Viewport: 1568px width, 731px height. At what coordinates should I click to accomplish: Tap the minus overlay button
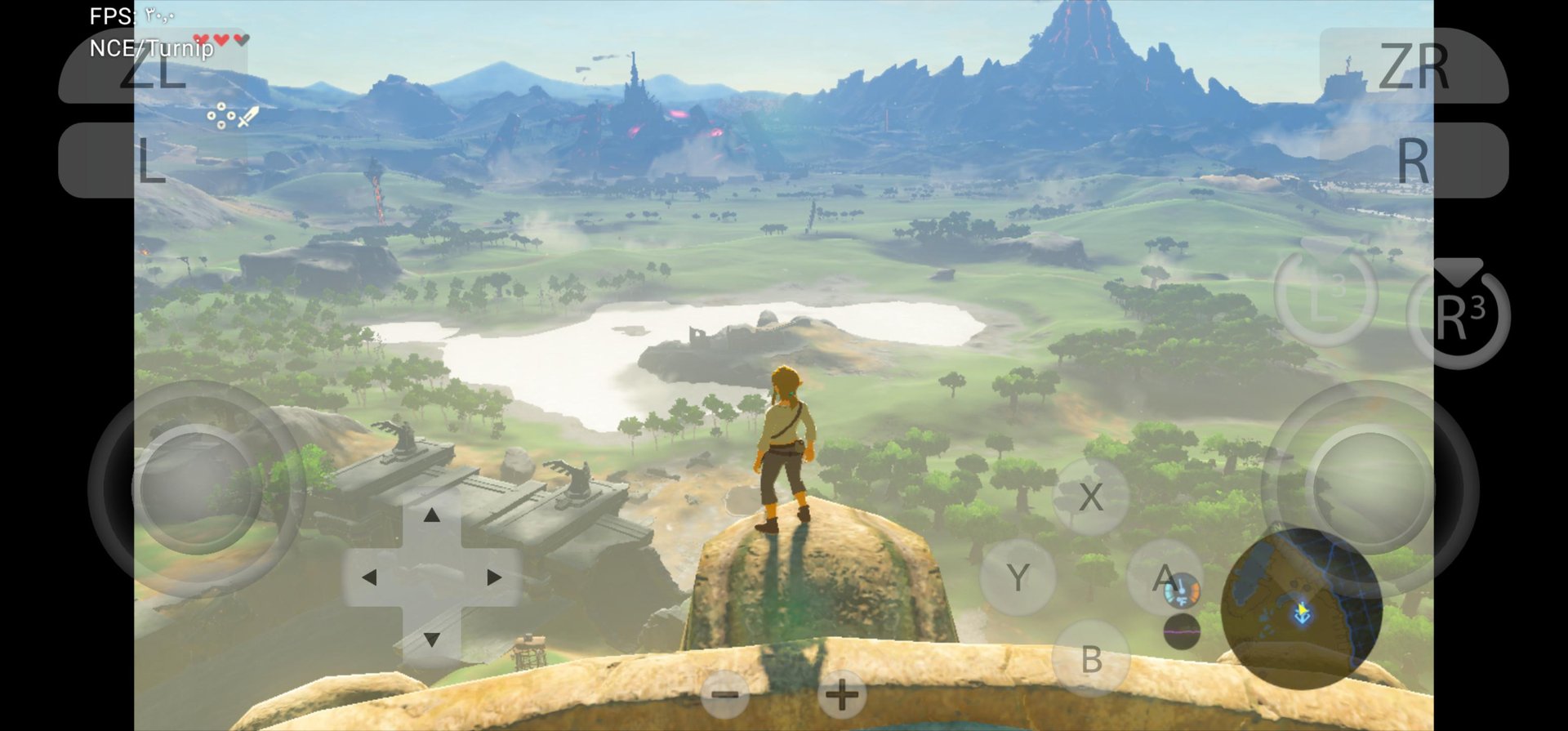[x=725, y=695]
